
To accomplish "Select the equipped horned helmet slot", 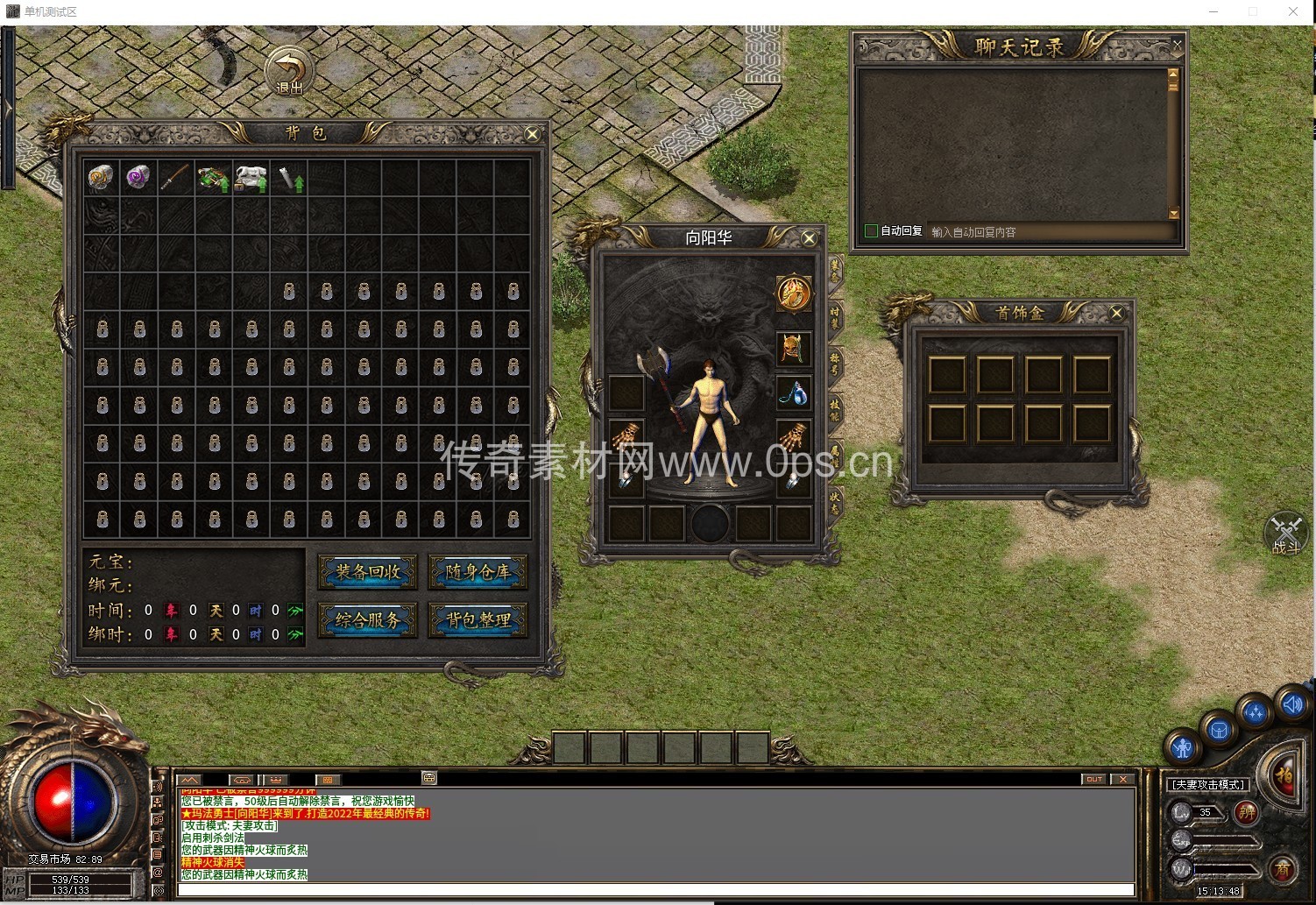I will [x=794, y=348].
